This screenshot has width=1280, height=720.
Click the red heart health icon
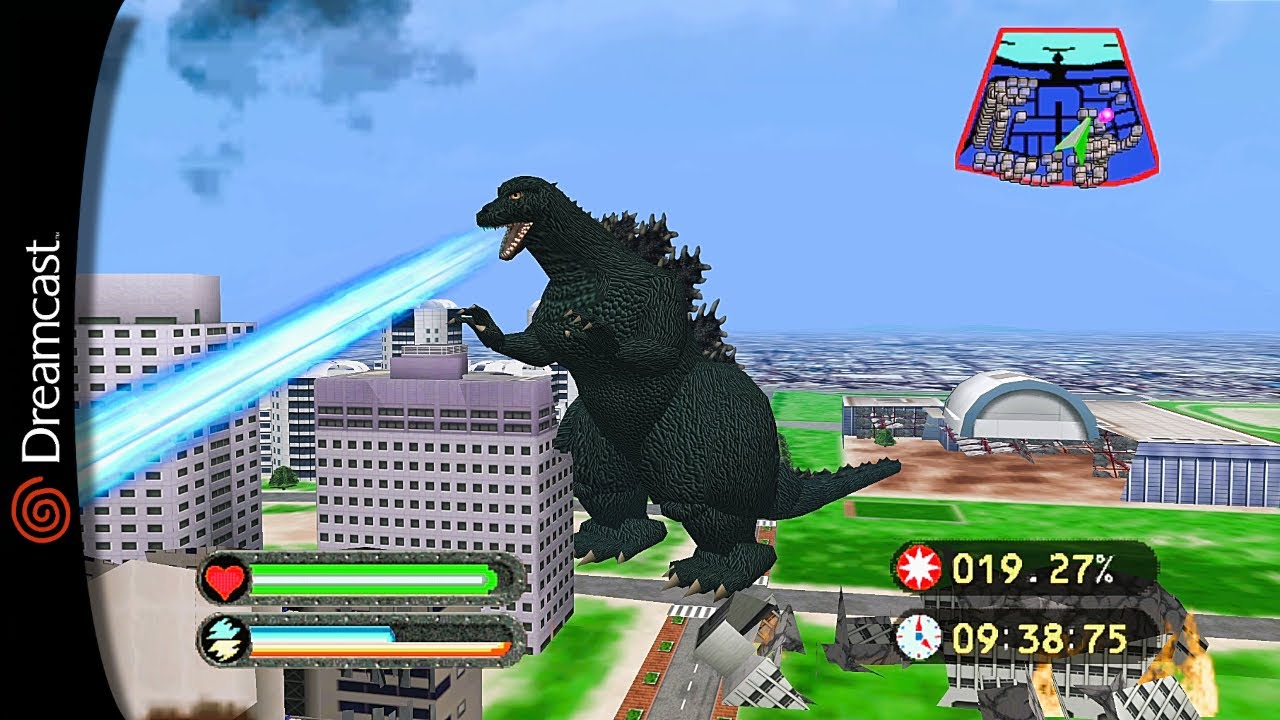(x=227, y=578)
